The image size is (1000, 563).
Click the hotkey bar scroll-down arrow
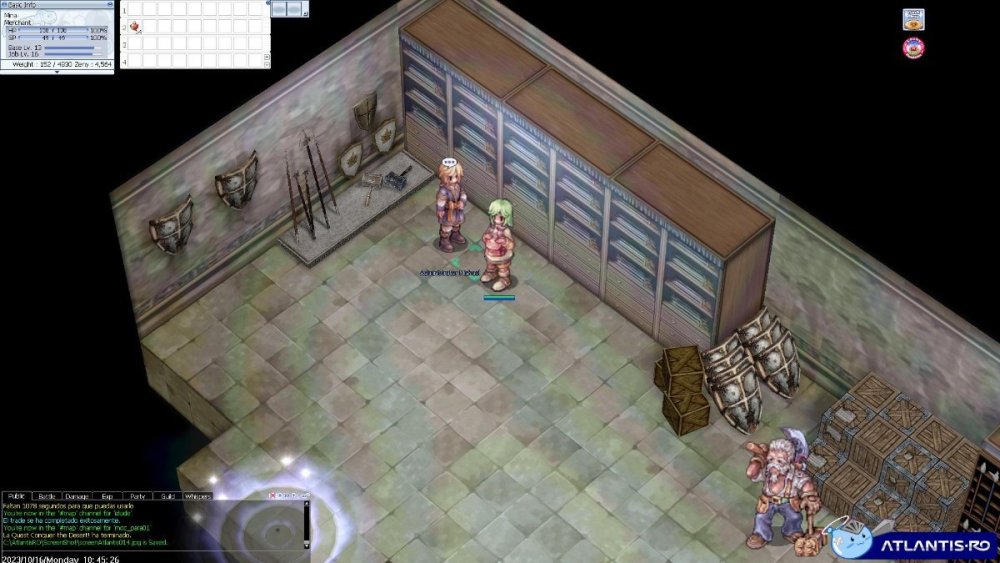pyautogui.click(x=267, y=62)
